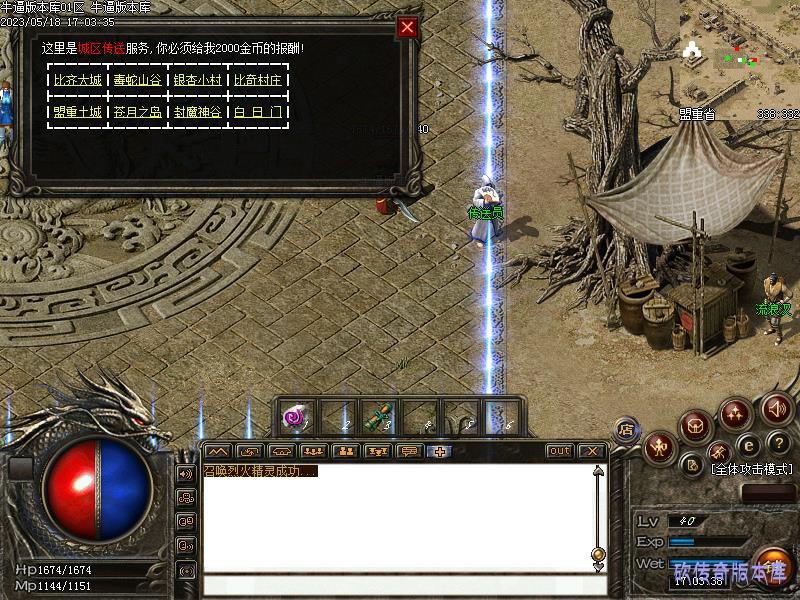Open help with the question mark button
800x600 pixels.
(778, 444)
